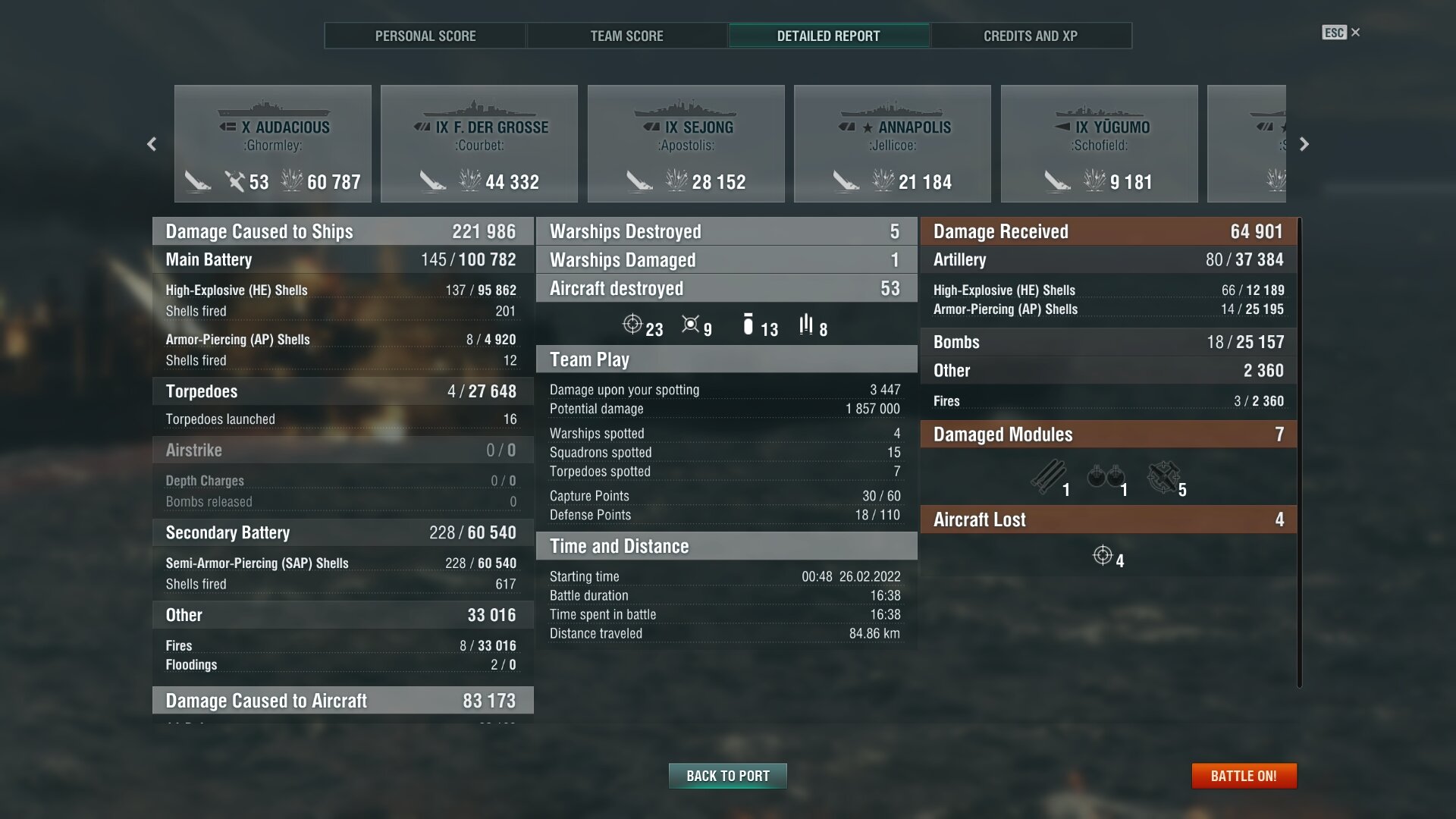Show the Credits and XP tab
1456x819 pixels.
[1030, 36]
